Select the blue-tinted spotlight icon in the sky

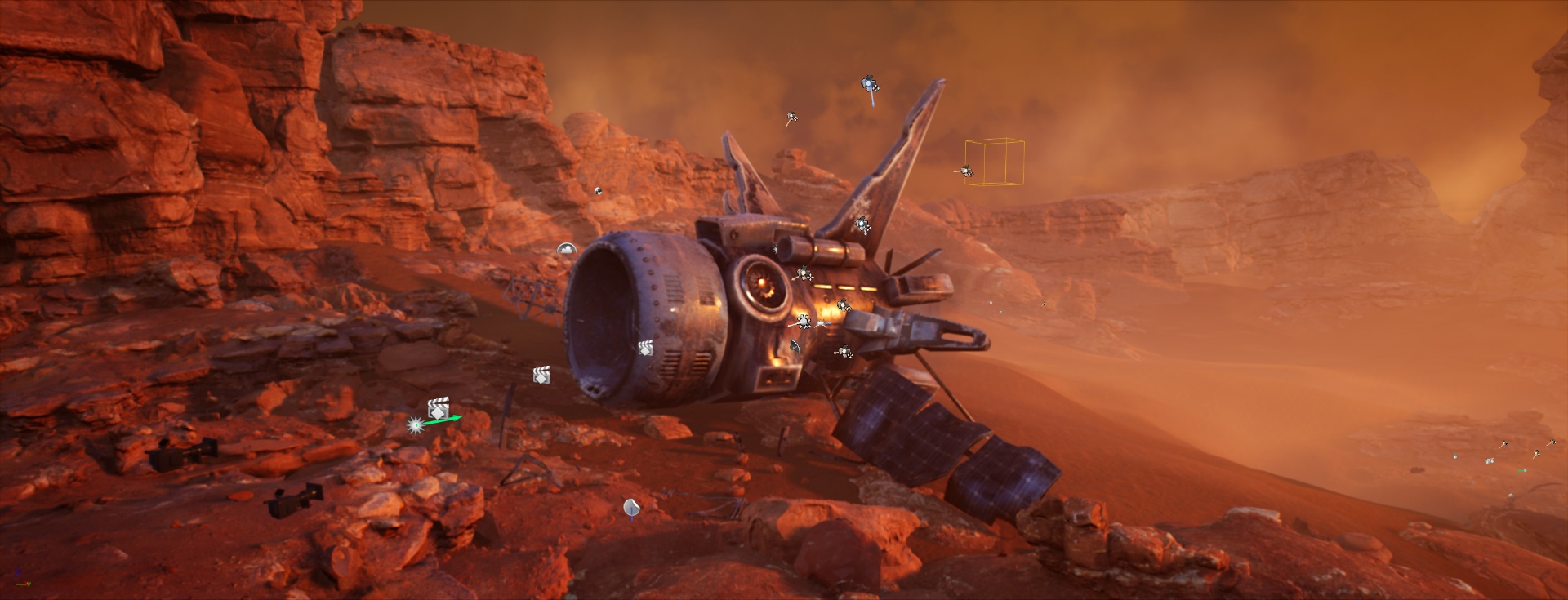point(871,85)
